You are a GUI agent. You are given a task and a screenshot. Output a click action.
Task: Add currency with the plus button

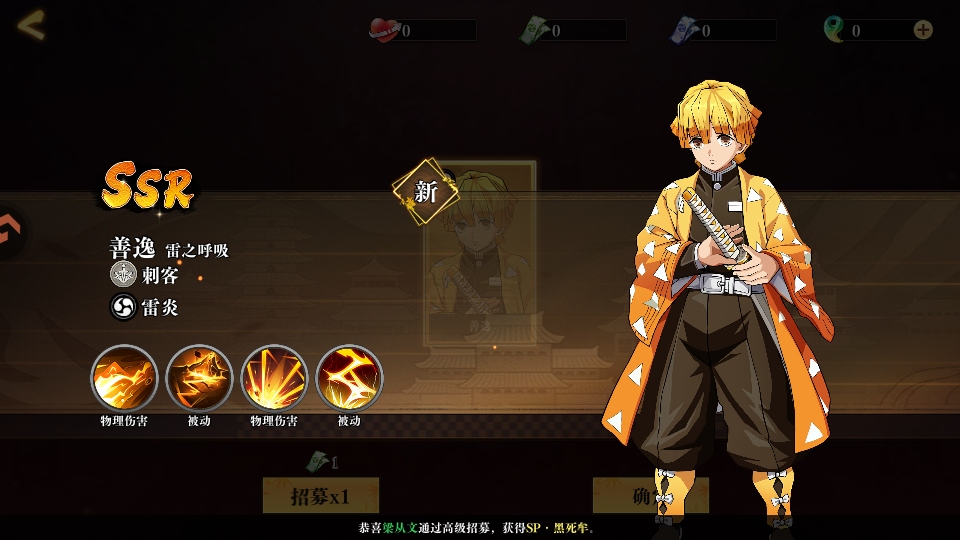point(923,30)
